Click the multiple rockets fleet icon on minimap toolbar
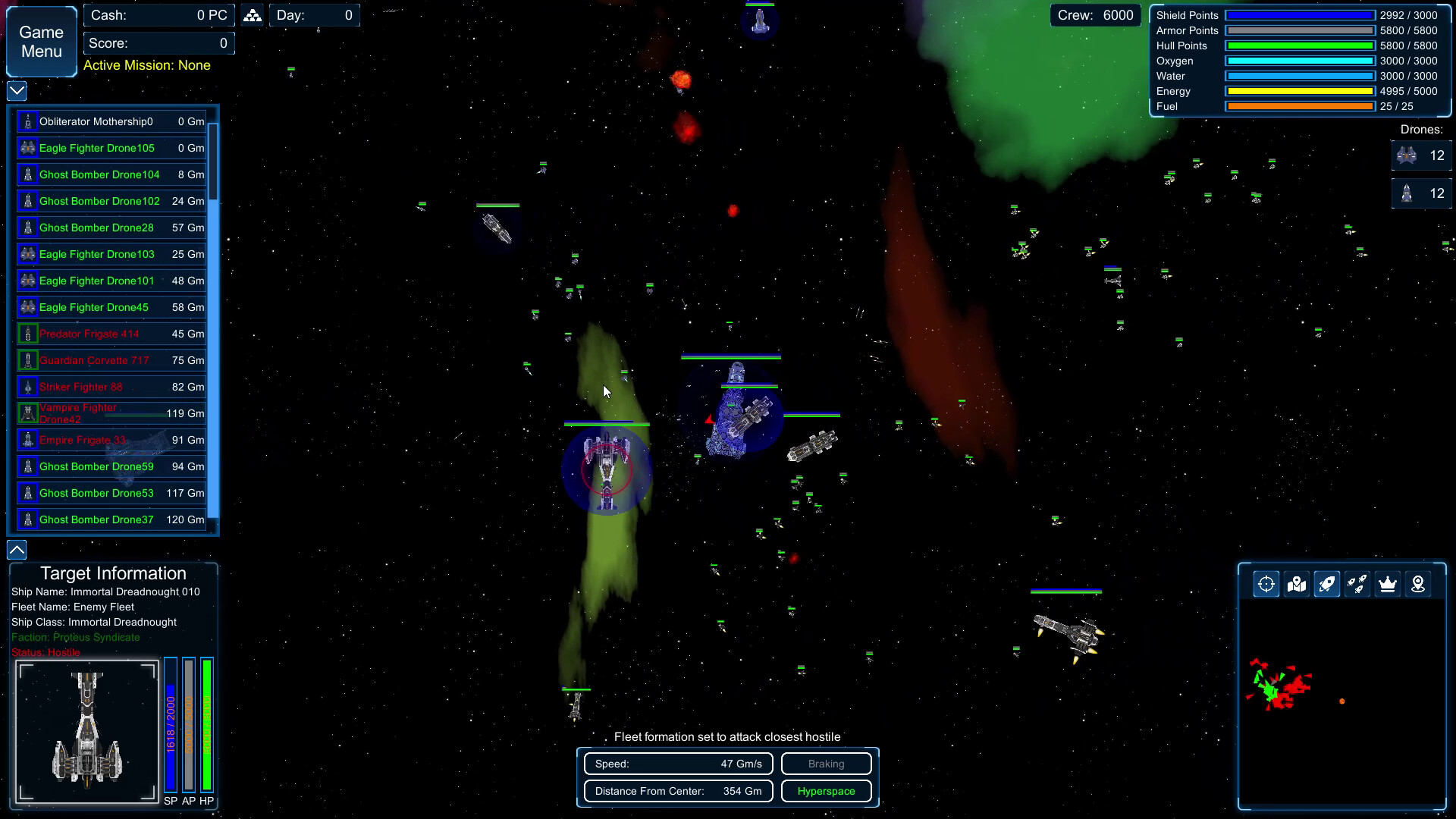The image size is (1456, 819). pyautogui.click(x=1357, y=584)
